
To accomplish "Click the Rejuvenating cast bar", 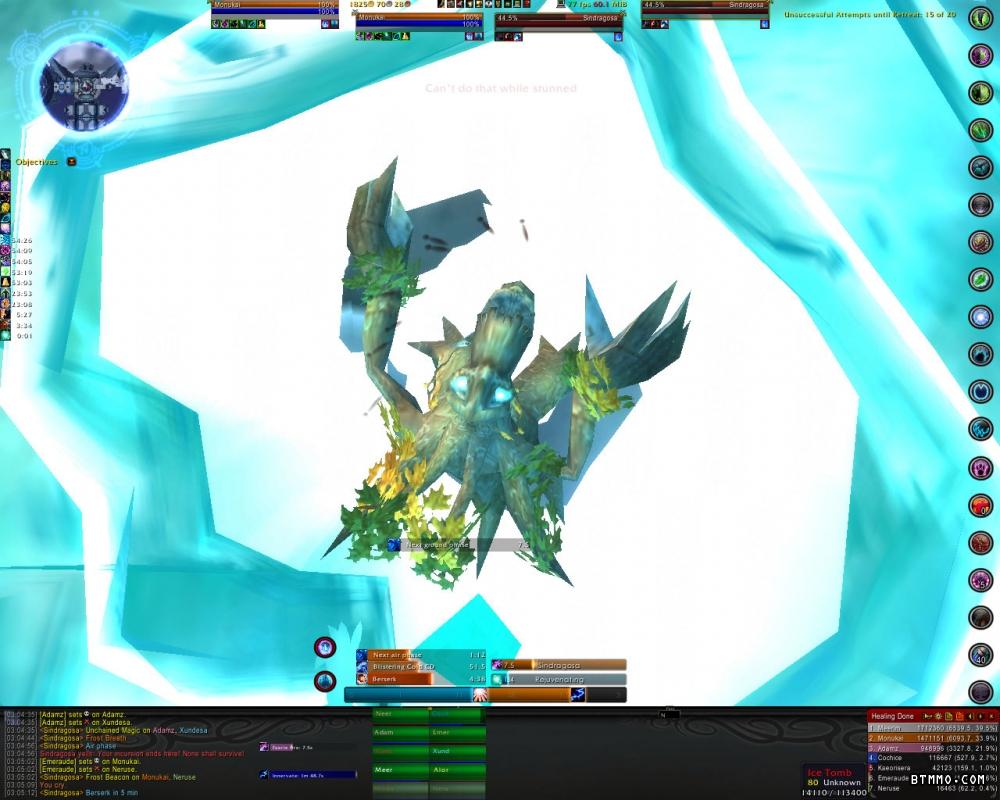I will pos(560,679).
